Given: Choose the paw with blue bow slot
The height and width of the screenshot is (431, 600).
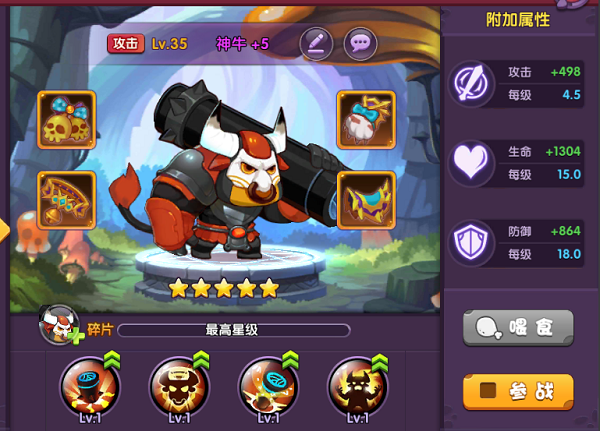Looking at the screenshot, I should pos(366,121).
